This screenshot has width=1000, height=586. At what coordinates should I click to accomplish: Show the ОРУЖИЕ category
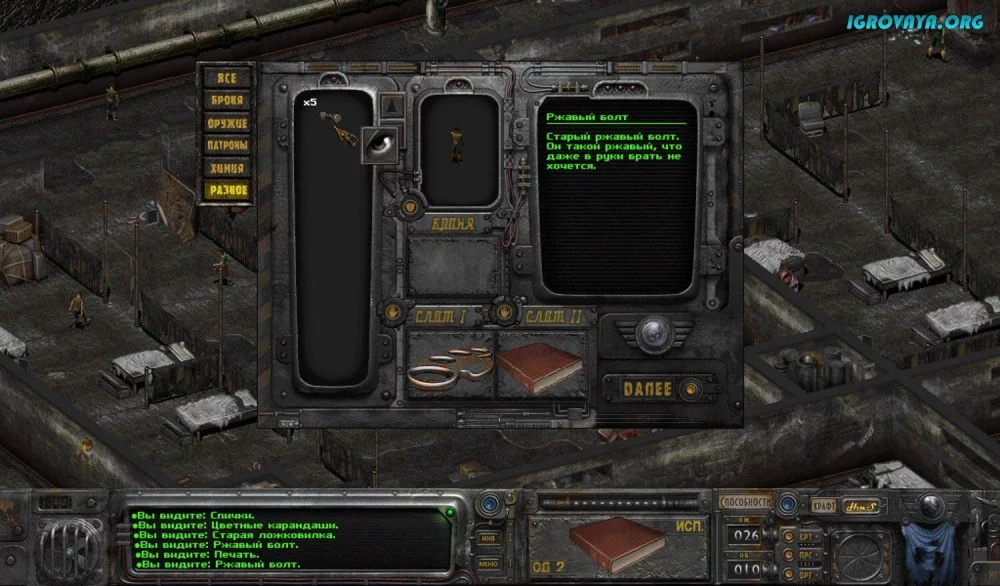coord(226,123)
